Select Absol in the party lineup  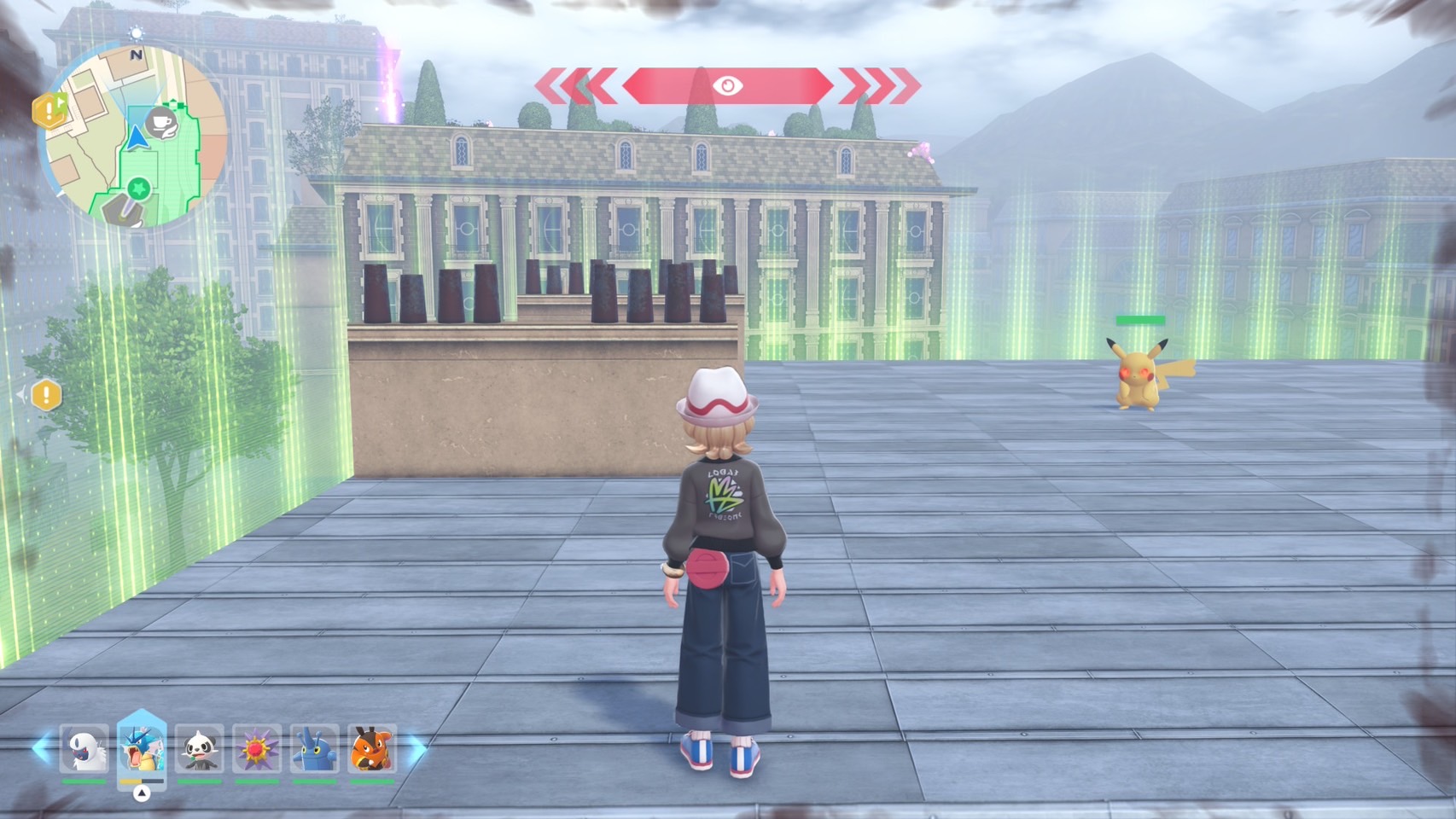(84, 748)
